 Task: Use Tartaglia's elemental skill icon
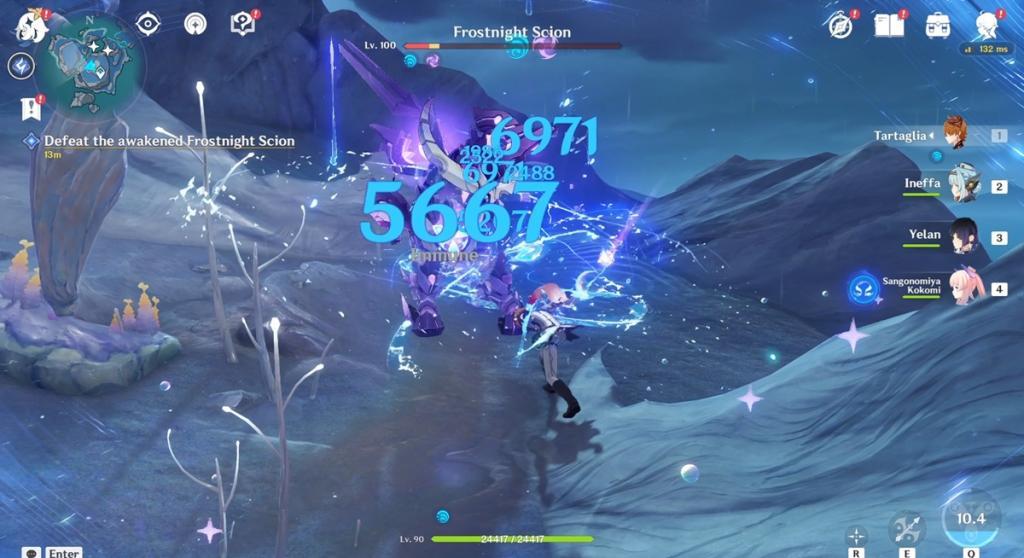[x=907, y=527]
